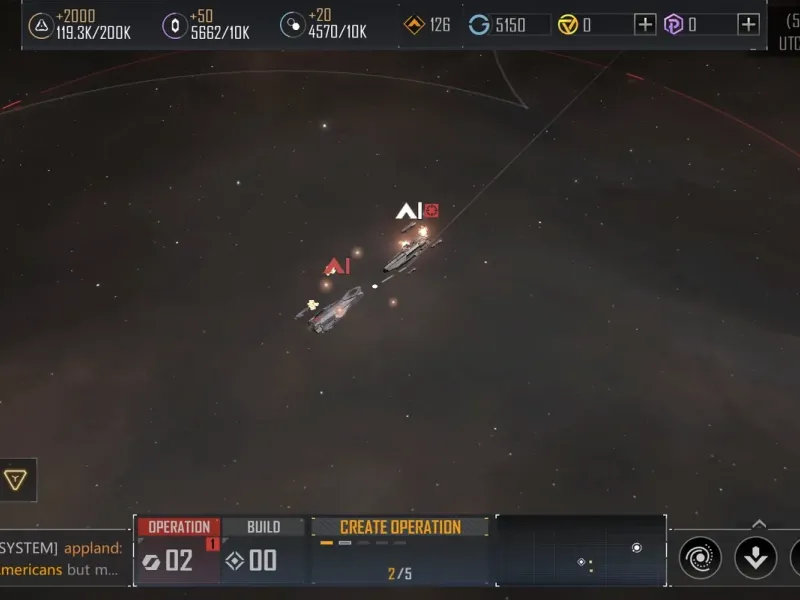Tap the spiral galaxy icon button
The width and height of the screenshot is (800, 600).
point(700,557)
